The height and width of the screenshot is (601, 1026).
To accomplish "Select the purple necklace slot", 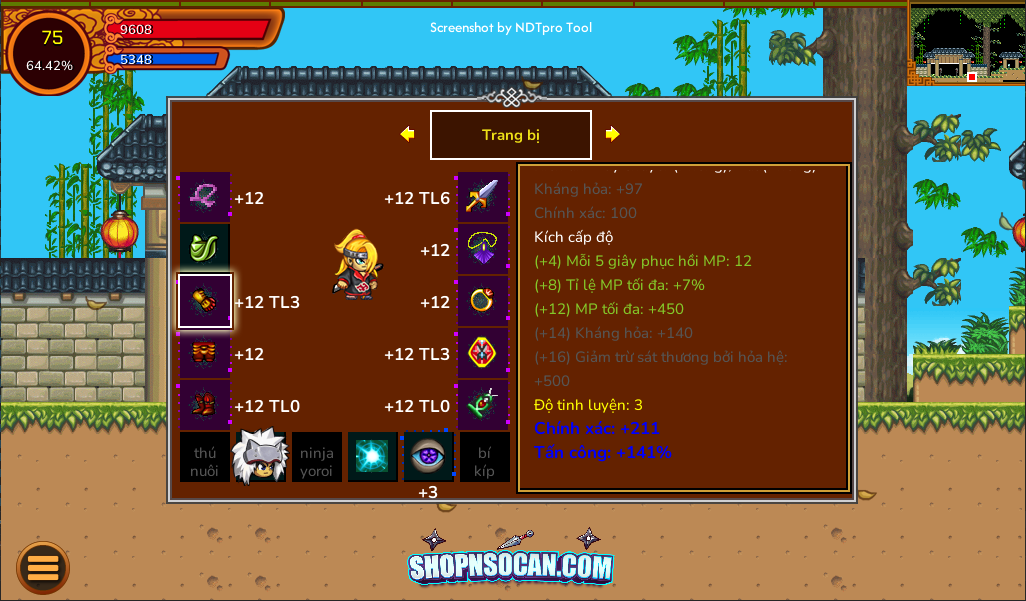I will pyautogui.click(x=483, y=249).
